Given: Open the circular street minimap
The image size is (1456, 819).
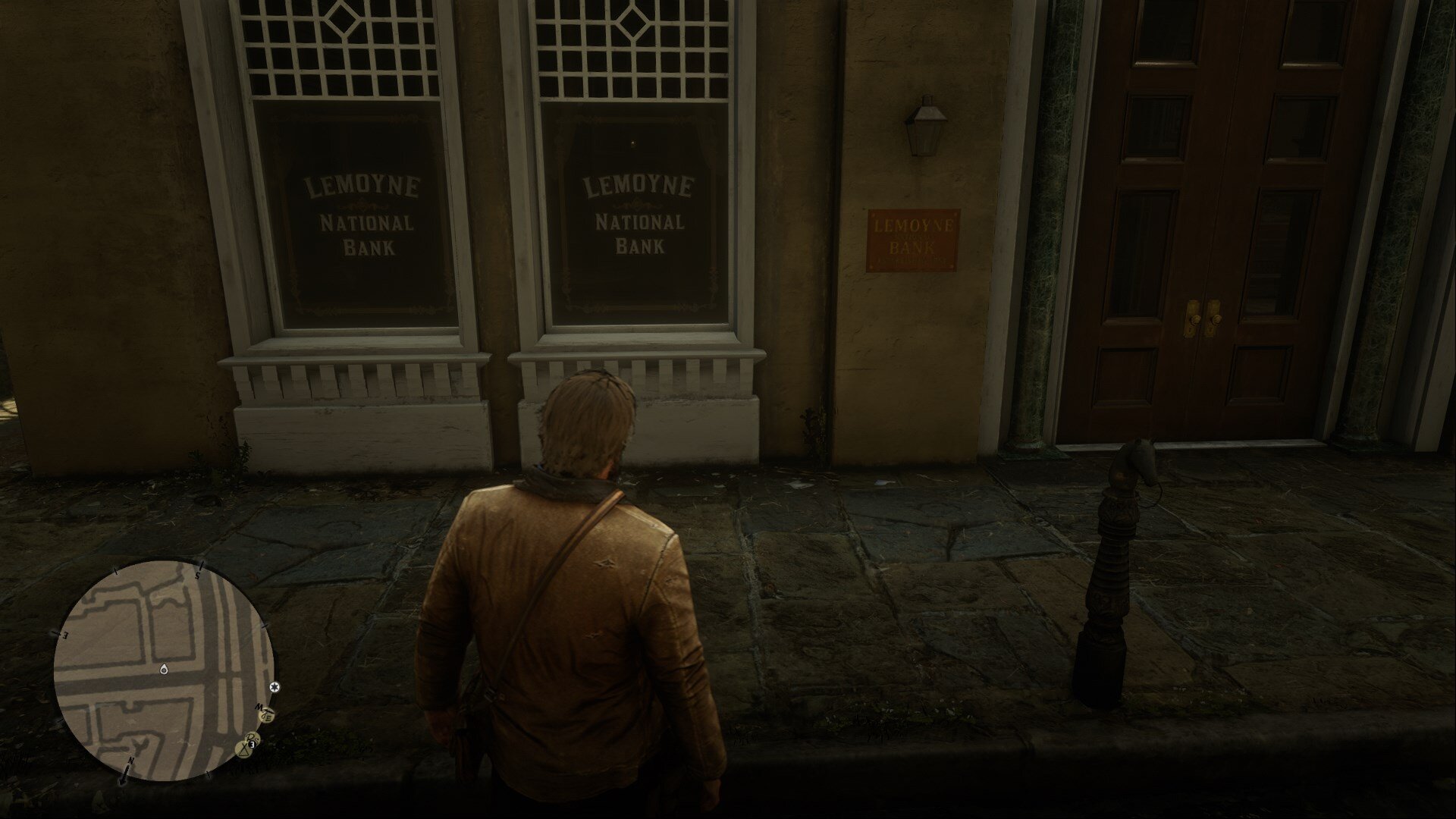Looking at the screenshot, I should pos(164,670).
